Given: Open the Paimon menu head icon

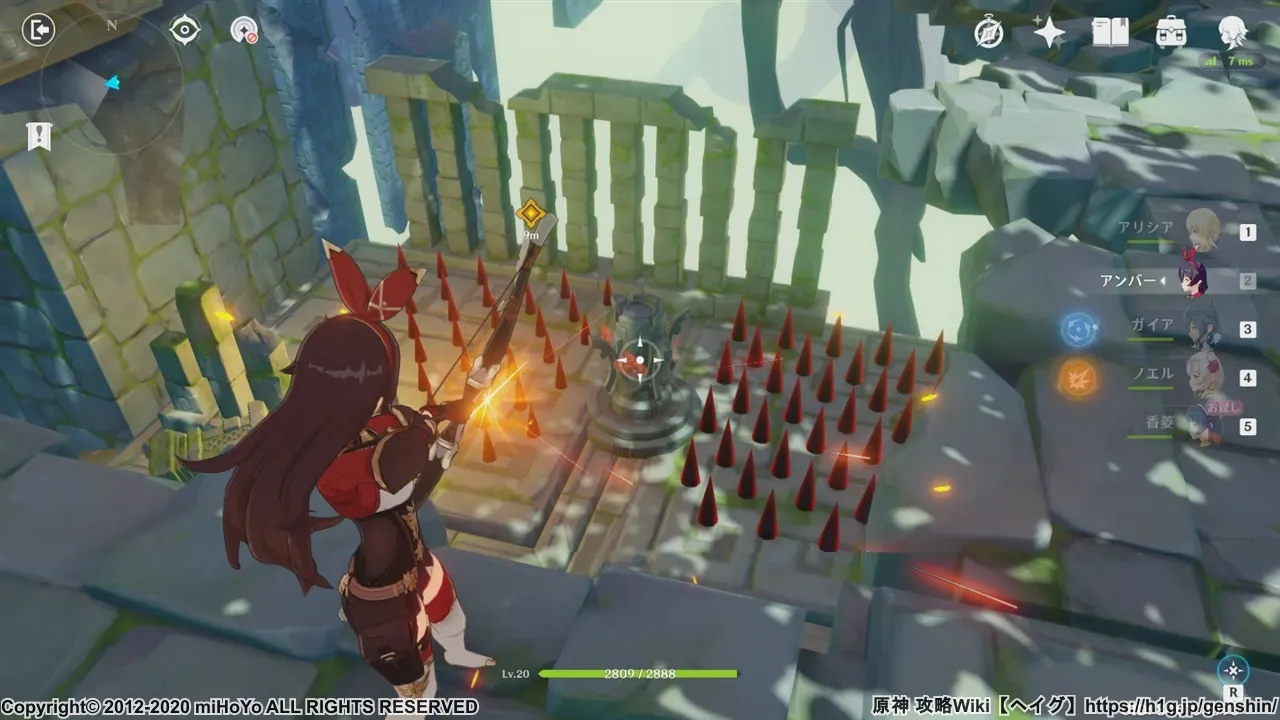Looking at the screenshot, I should point(1232,33).
